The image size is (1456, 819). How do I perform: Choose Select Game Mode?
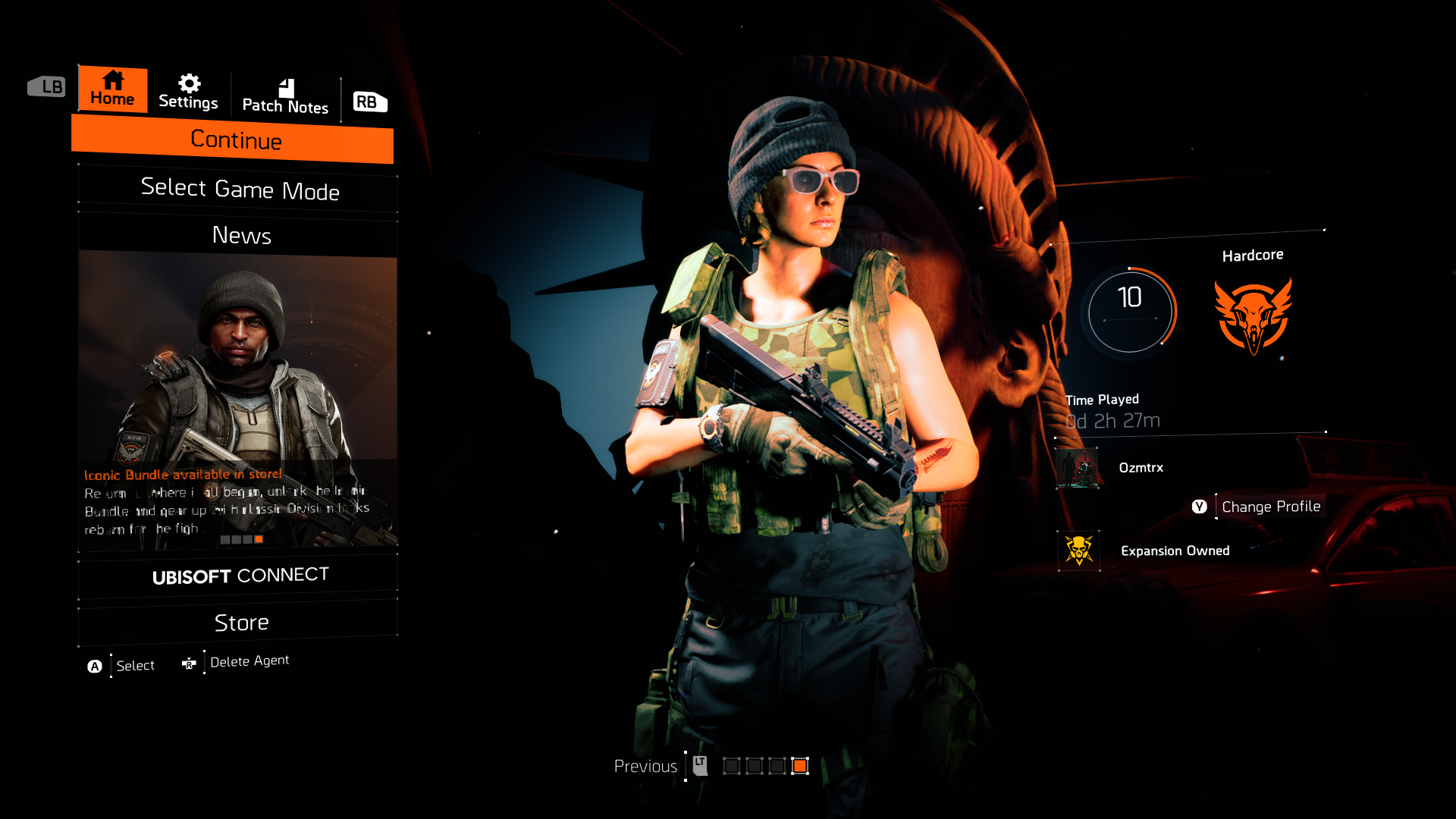239,189
